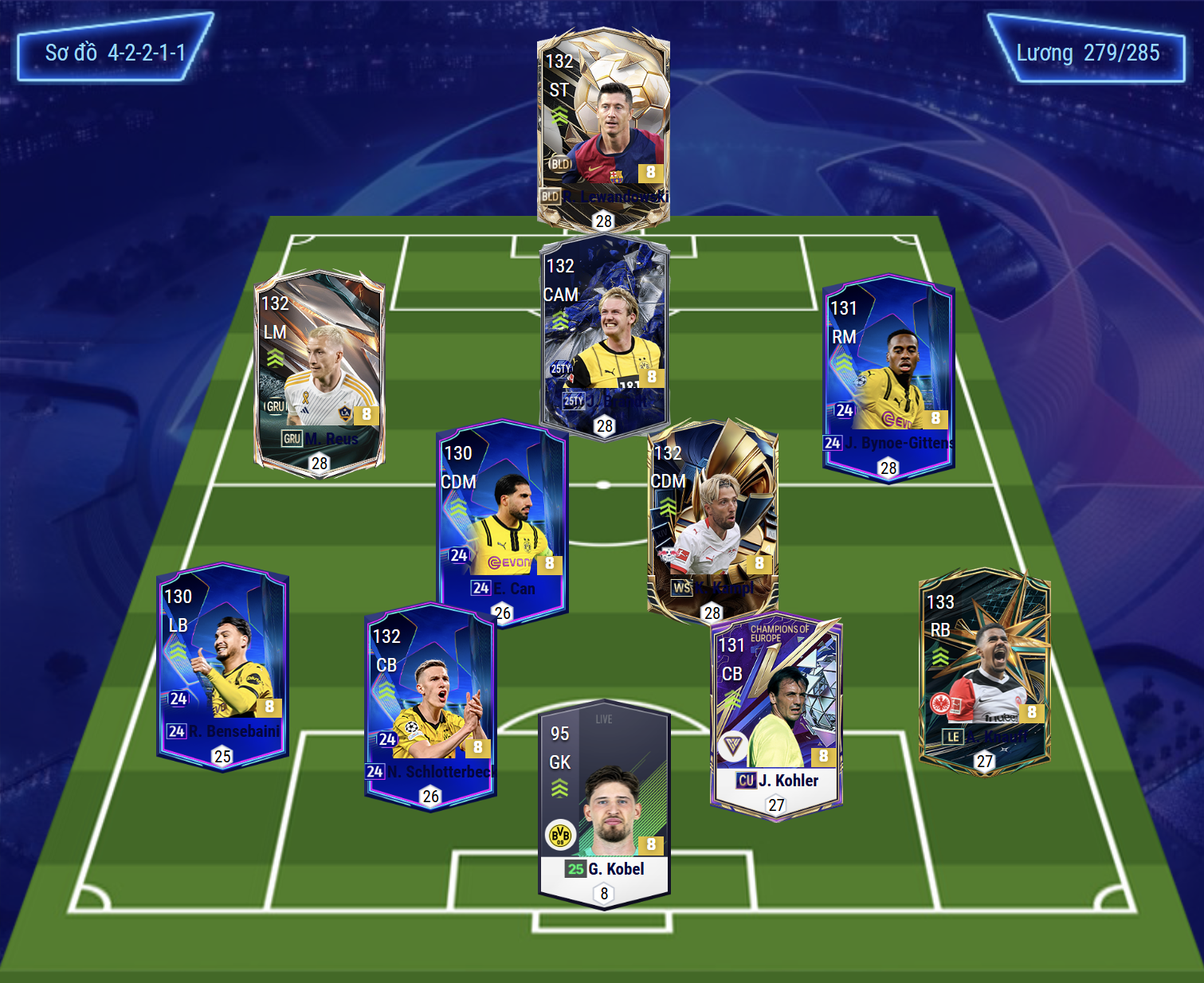Choose R. Bensebaini left back card
This screenshot has height=983, width=1204.
point(222,665)
